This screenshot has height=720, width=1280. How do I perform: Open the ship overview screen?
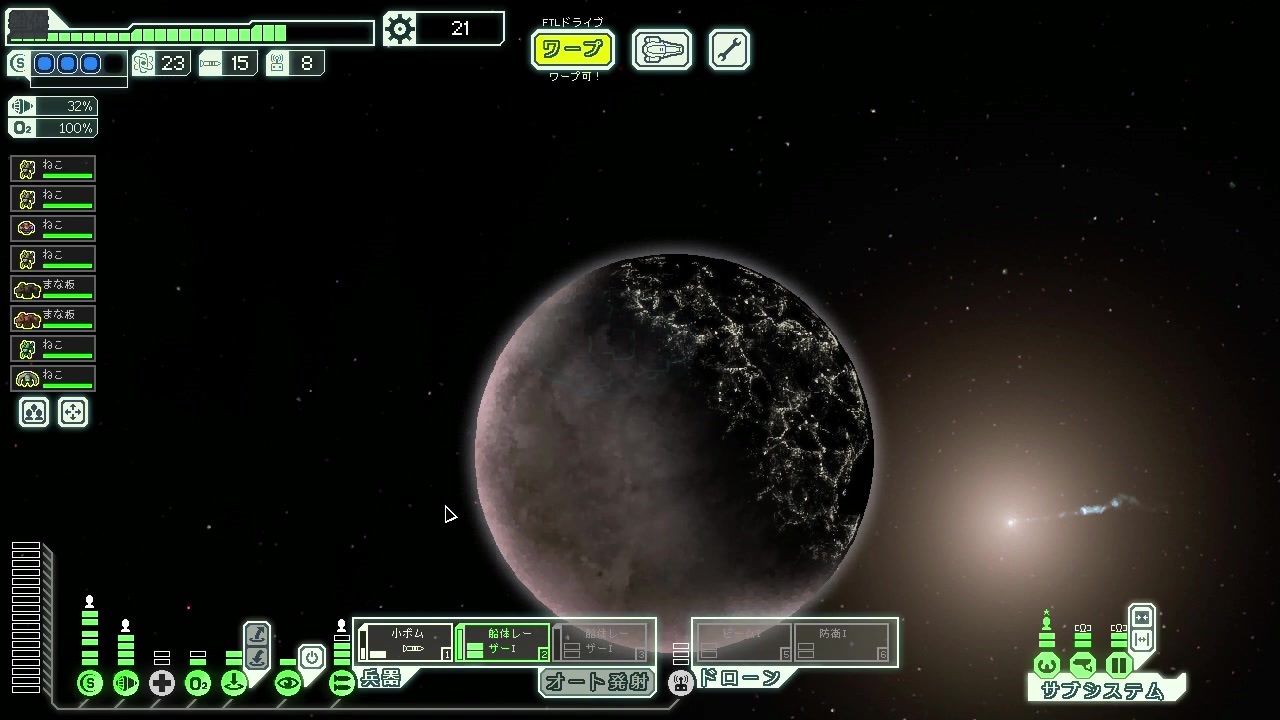(662, 49)
